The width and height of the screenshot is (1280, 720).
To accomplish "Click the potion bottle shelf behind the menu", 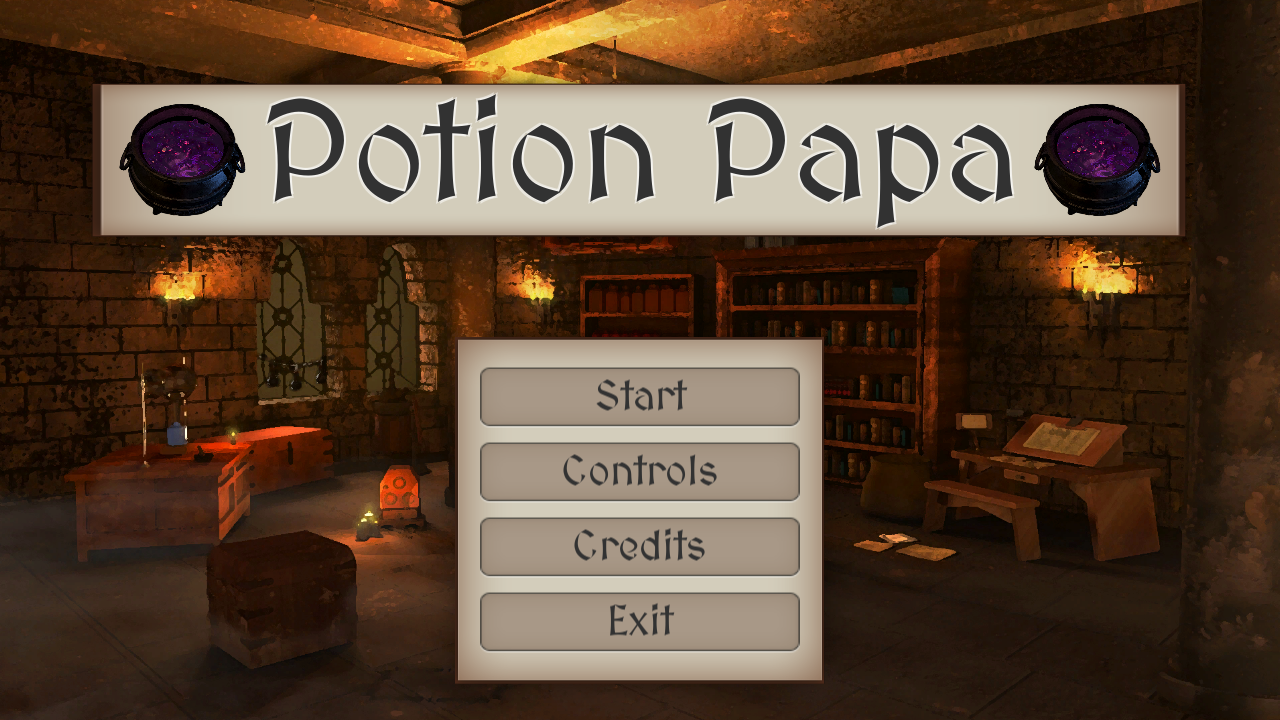I will pos(635,295).
